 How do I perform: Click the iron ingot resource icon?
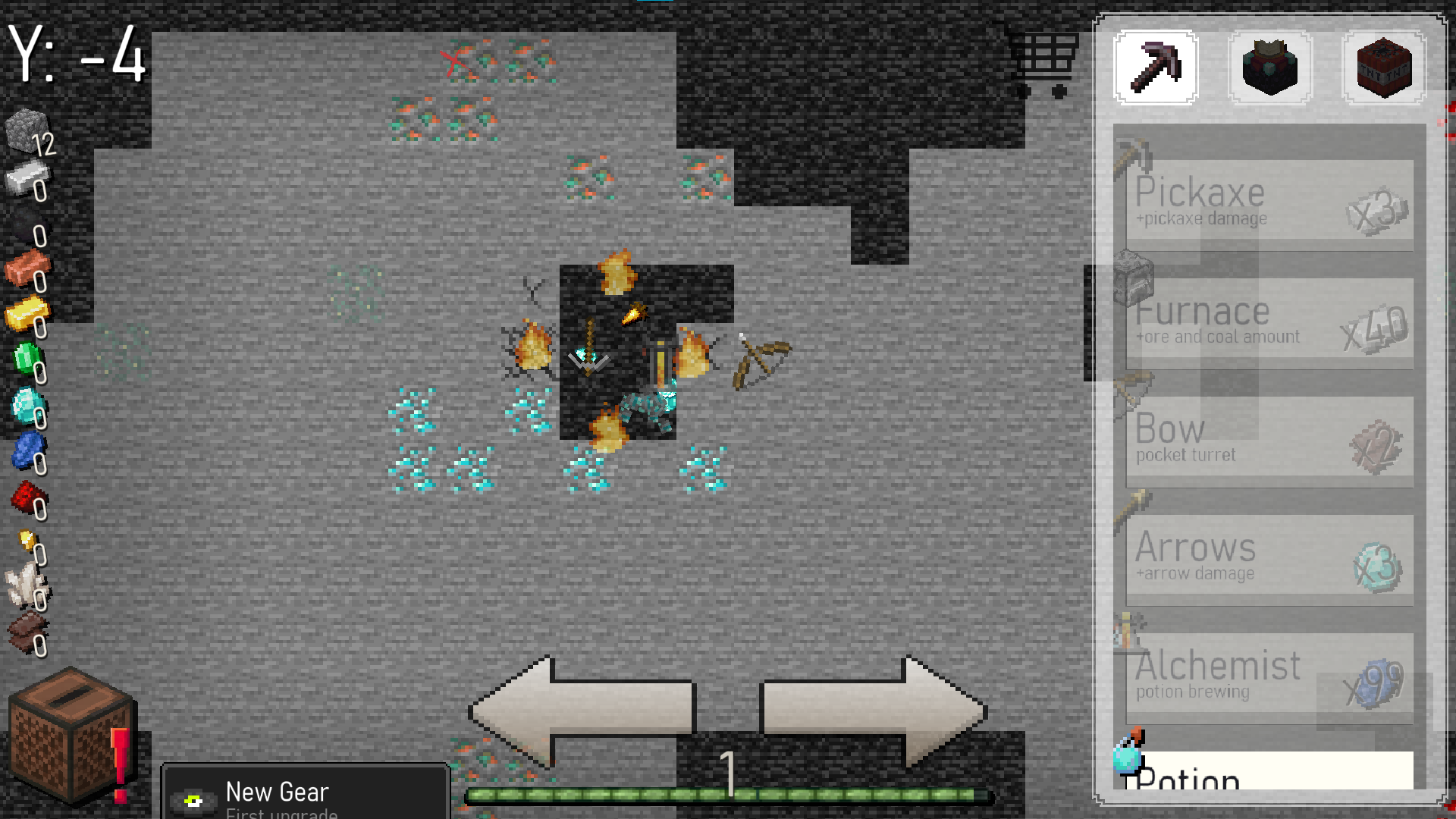coord(25,178)
